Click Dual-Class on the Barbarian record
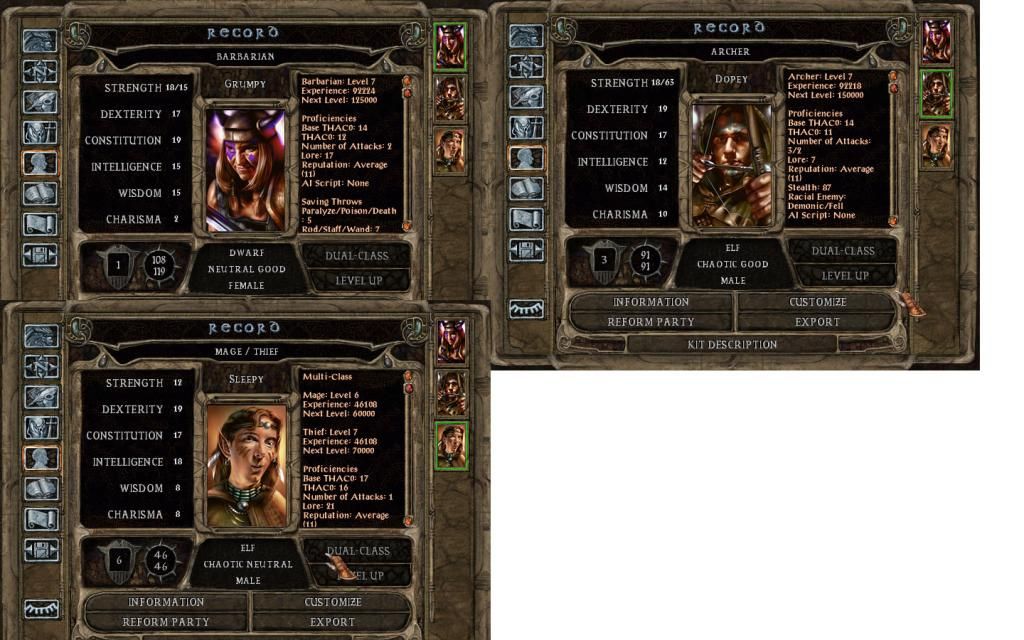1024x640 pixels. [357, 255]
